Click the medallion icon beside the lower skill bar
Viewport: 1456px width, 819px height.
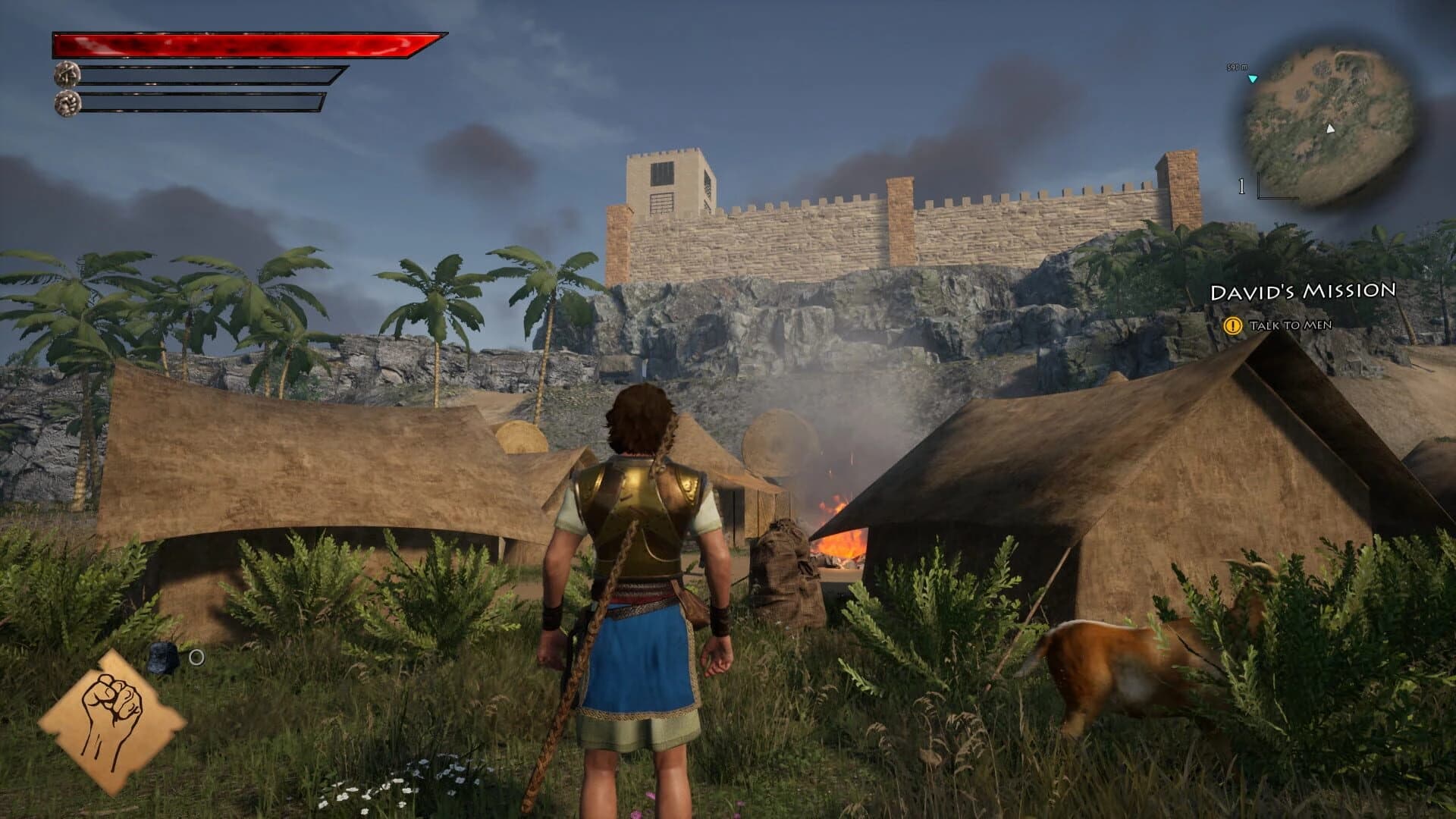[x=69, y=102]
